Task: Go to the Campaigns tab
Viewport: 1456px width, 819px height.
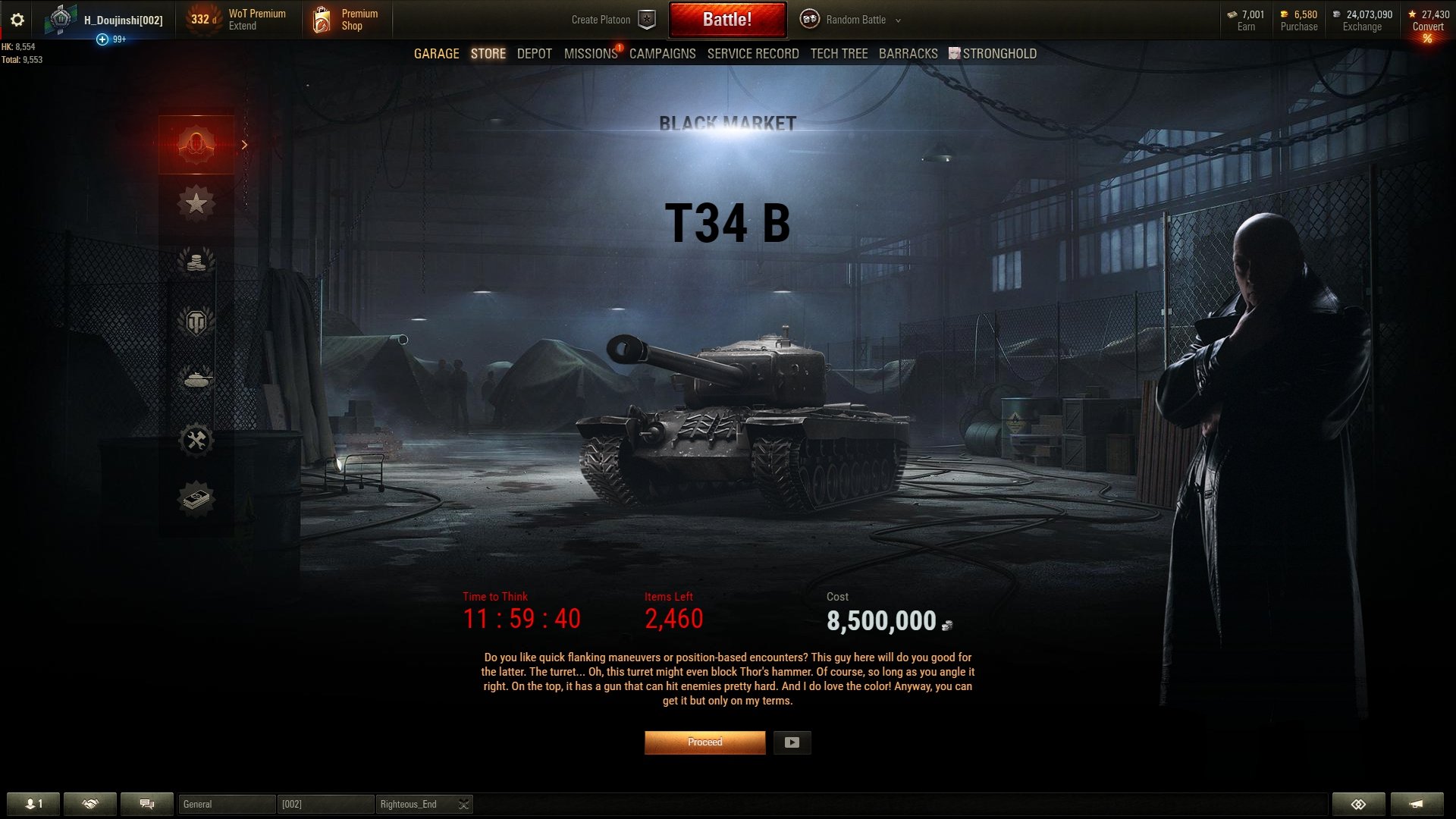Action: (x=662, y=54)
